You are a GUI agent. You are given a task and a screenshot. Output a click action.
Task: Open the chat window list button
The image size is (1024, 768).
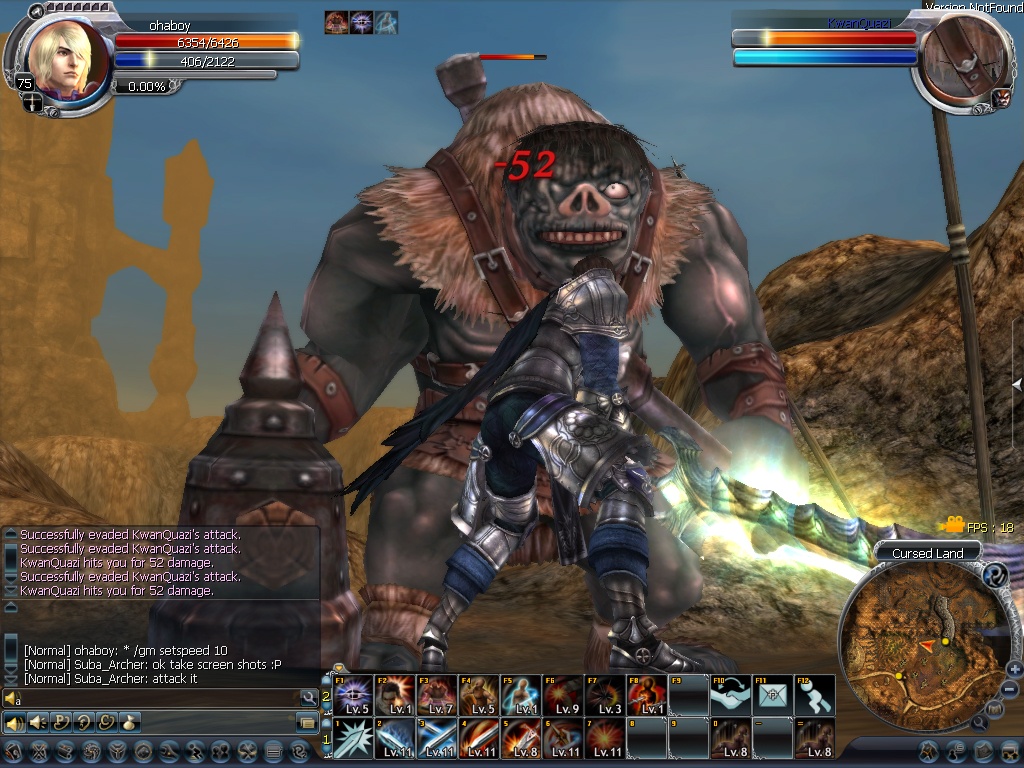pyautogui.click(x=306, y=722)
